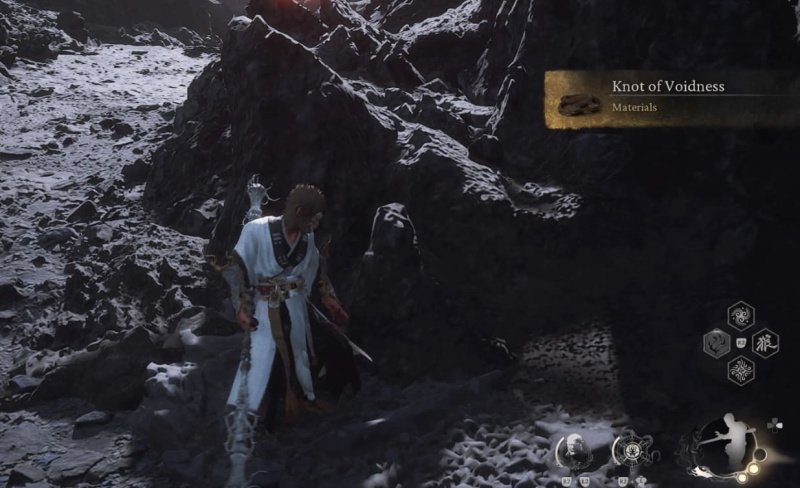Image resolution: width=800 pixels, height=488 pixels.
Task: Select the flame spell hexagon
Action: 717,344
